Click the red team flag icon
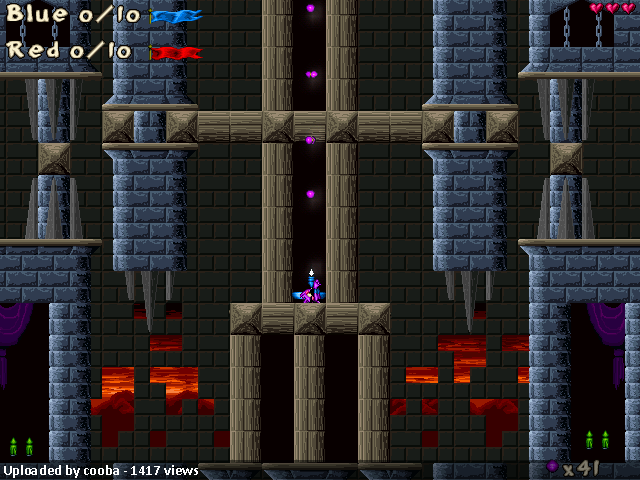 point(176,51)
